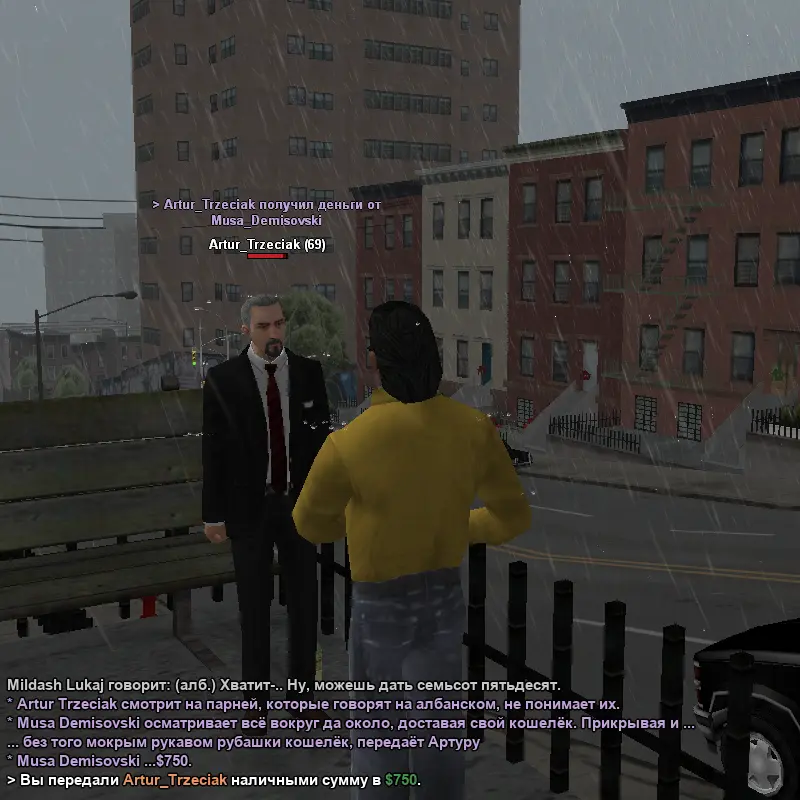This screenshot has width=800, height=800.
Task: Click the Mildash Lukaj chat message line
Action: tap(283, 685)
